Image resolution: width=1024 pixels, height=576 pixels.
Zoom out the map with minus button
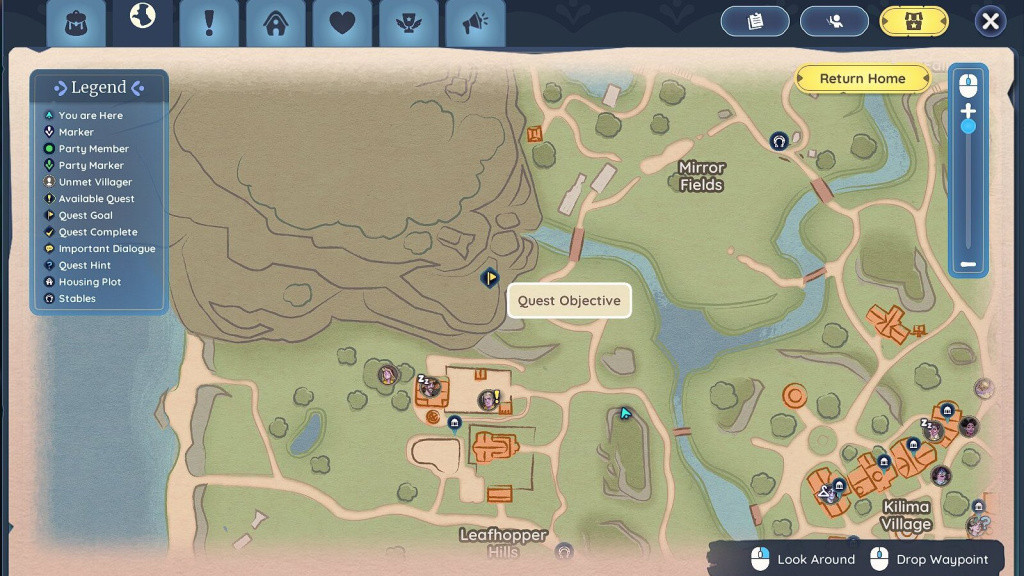point(967,265)
